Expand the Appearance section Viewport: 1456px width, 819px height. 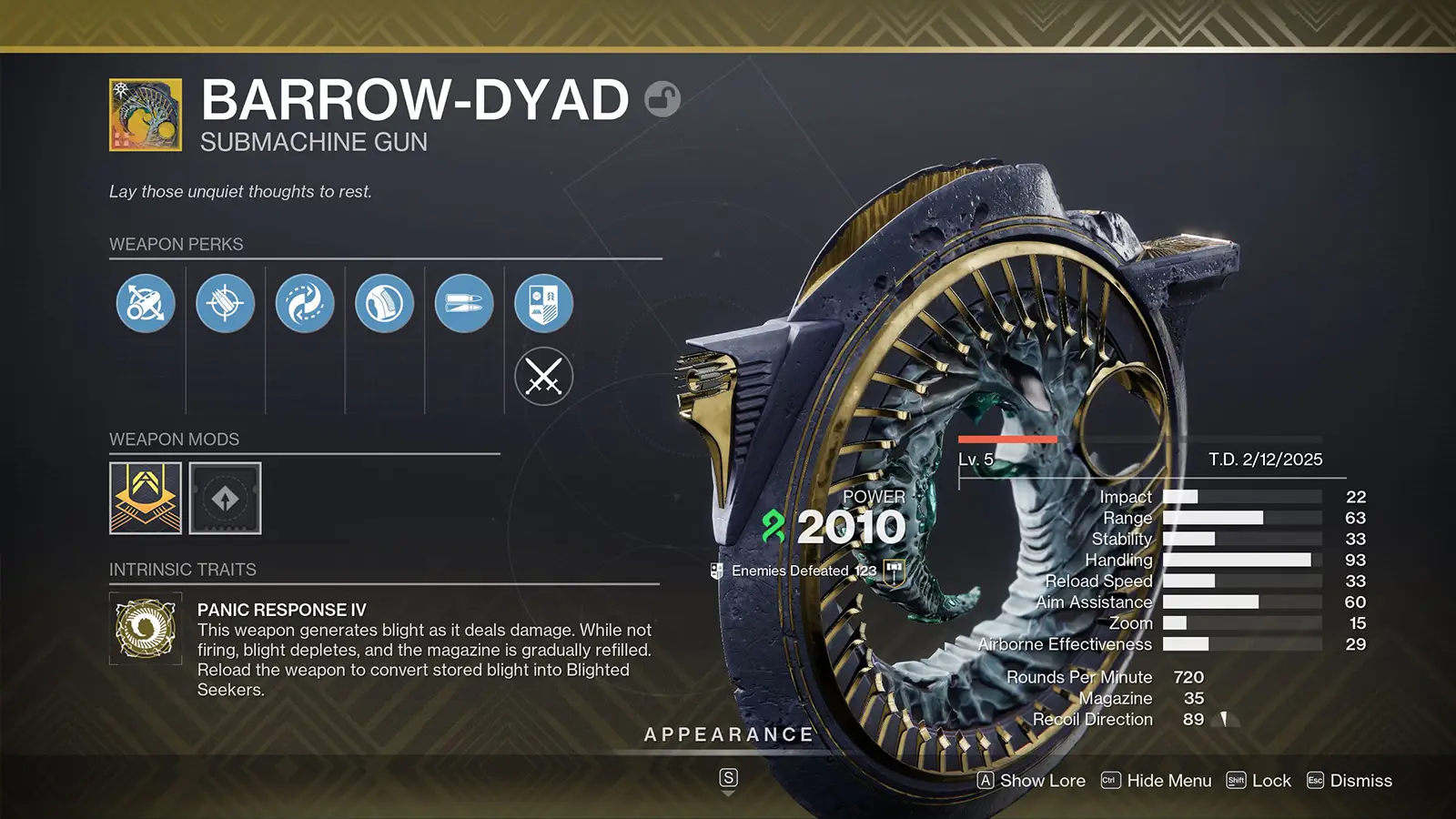728,733
